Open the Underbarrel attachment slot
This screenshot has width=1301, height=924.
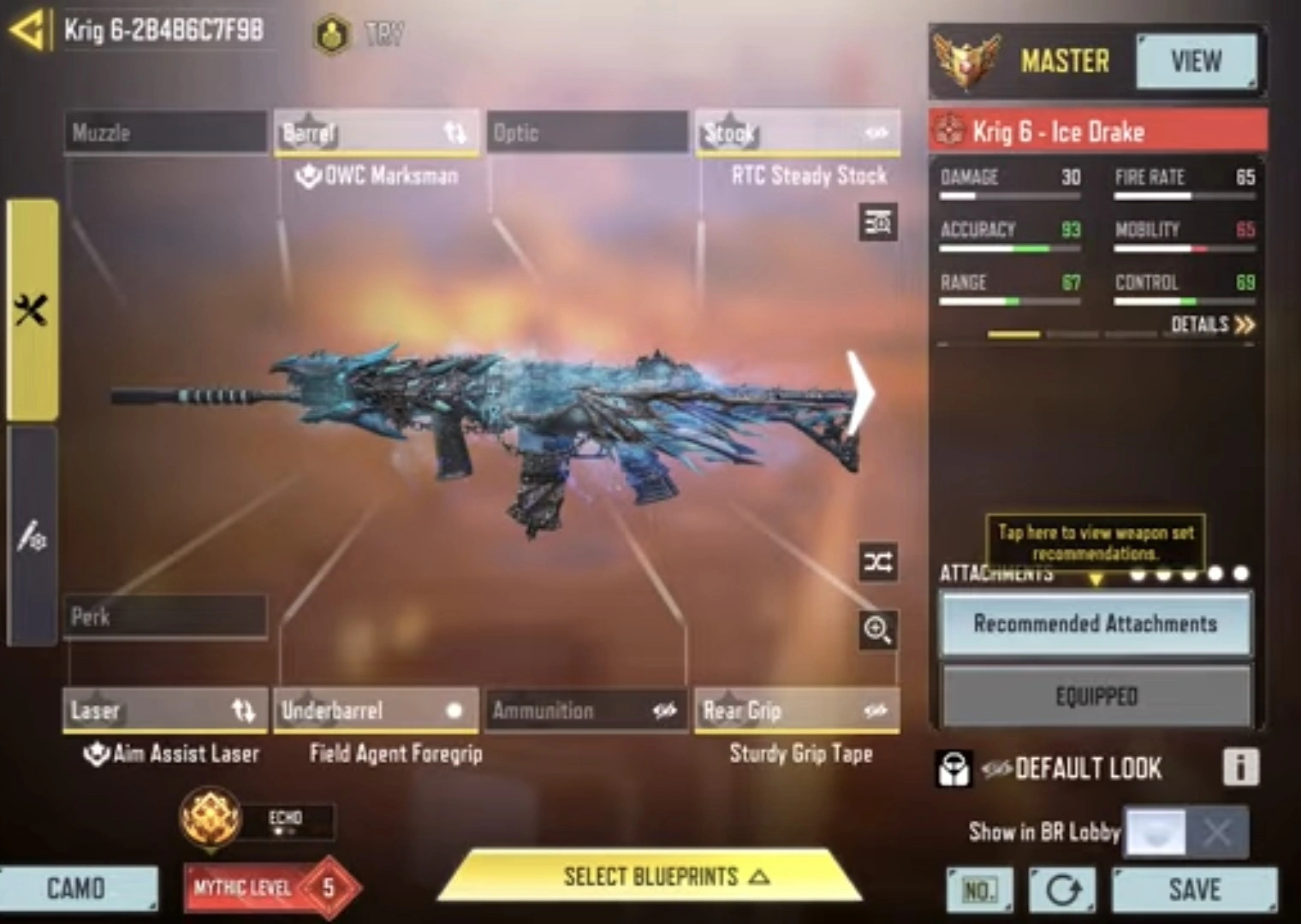point(375,710)
